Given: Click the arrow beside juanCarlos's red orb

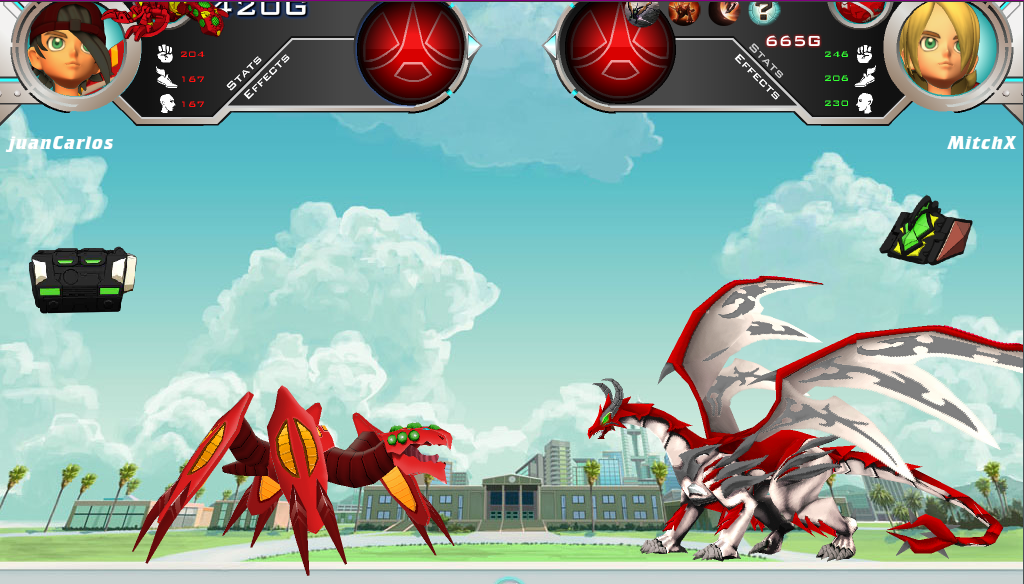Looking at the screenshot, I should (474, 46).
